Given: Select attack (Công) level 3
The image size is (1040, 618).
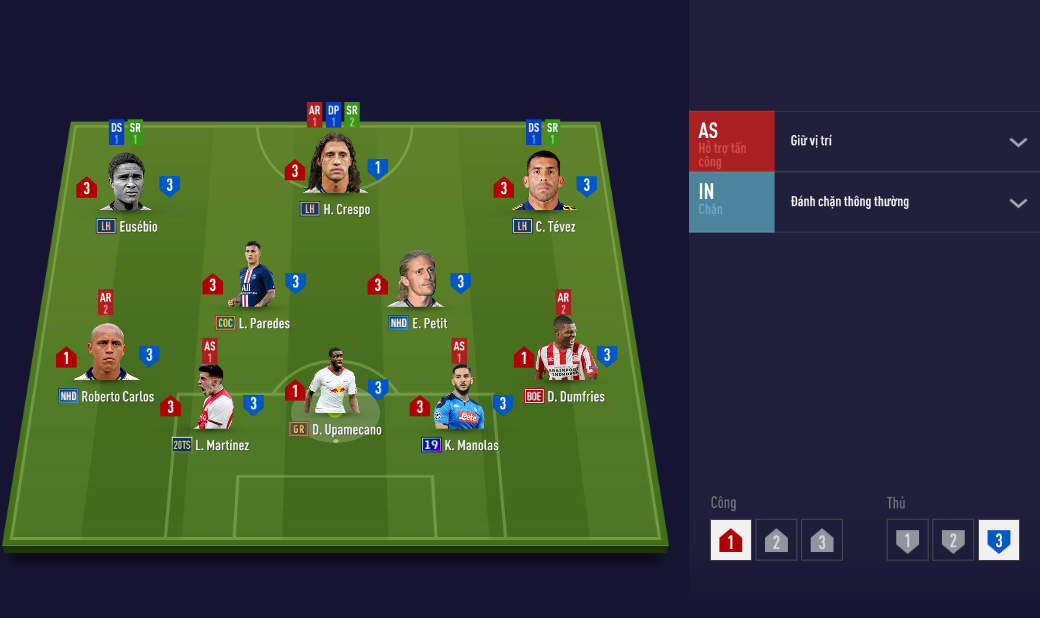Looking at the screenshot, I should point(822,540).
